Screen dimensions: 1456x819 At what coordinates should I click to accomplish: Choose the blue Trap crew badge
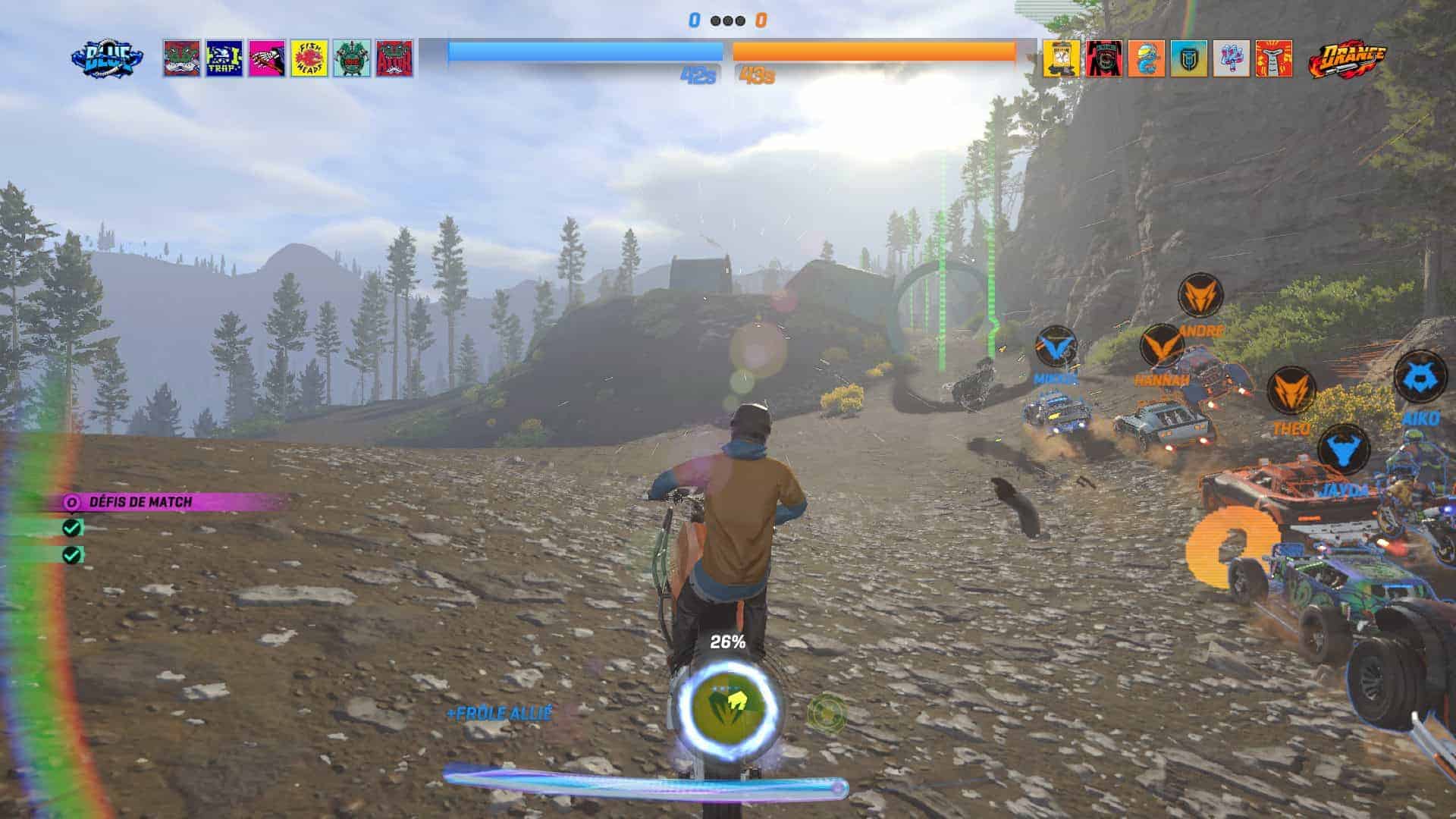coord(224,58)
